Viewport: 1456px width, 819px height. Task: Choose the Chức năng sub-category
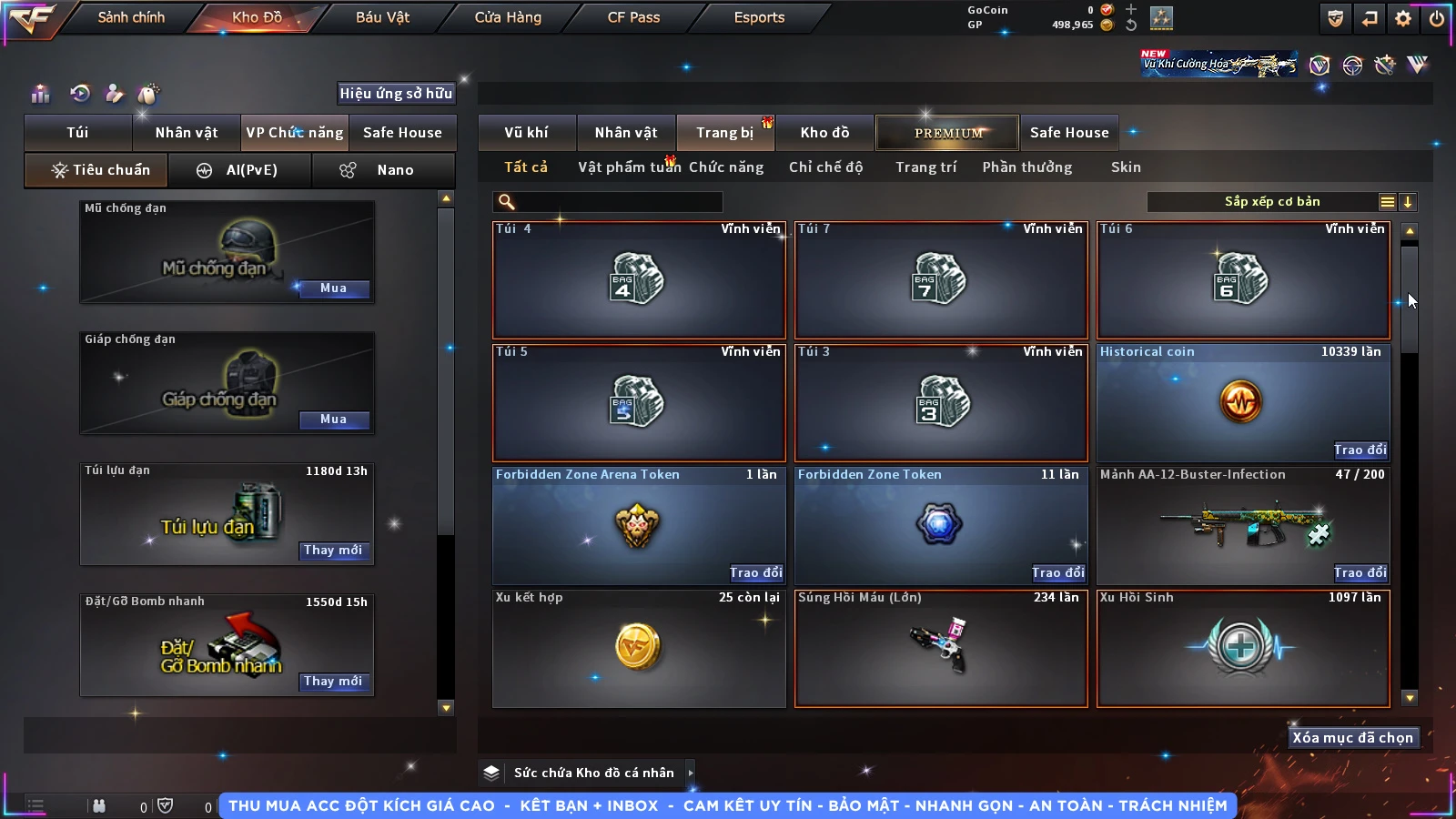[725, 167]
